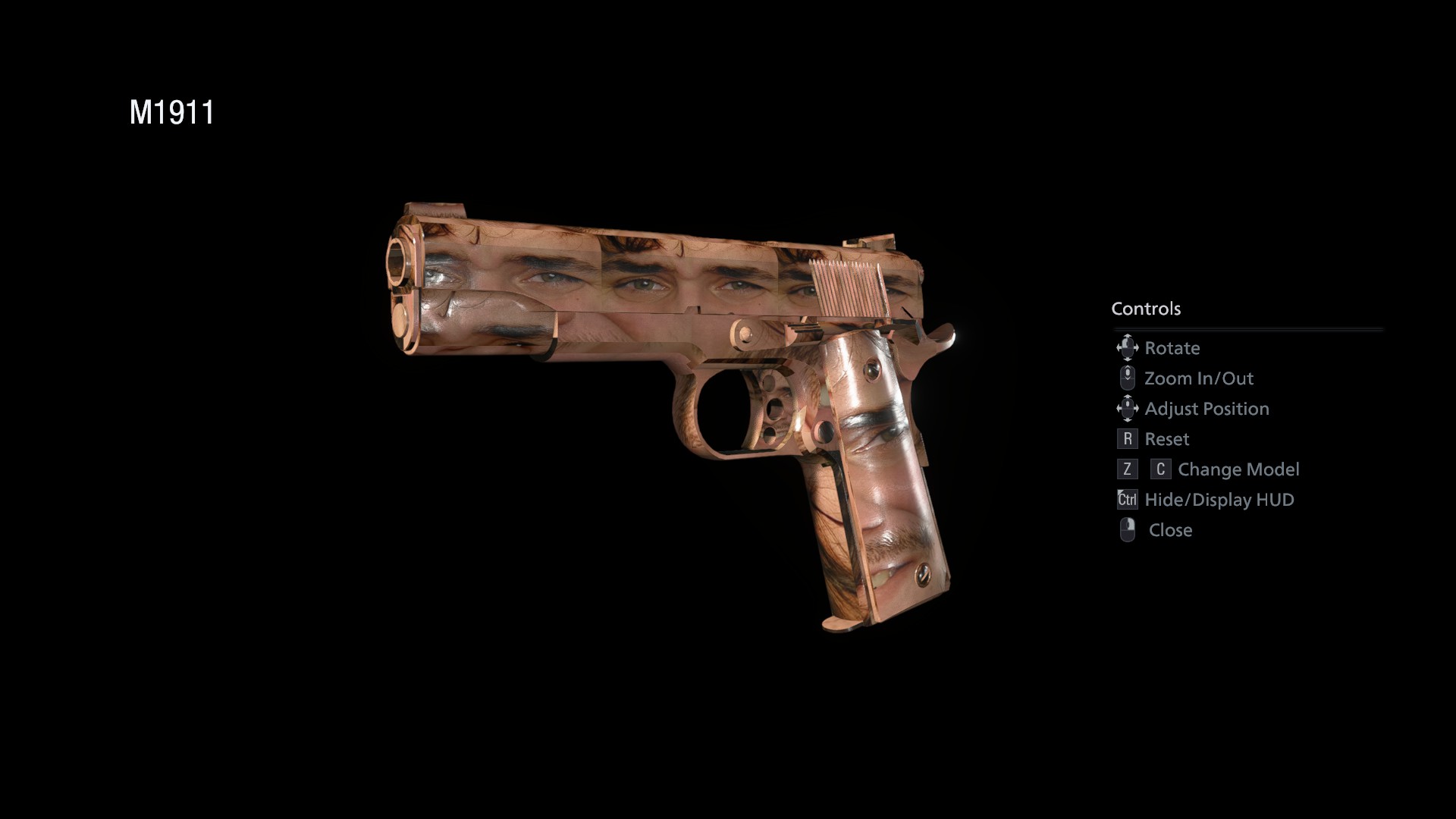Screen dimensions: 1456x819
Task: Open the Change Model option
Action: coord(1239,469)
